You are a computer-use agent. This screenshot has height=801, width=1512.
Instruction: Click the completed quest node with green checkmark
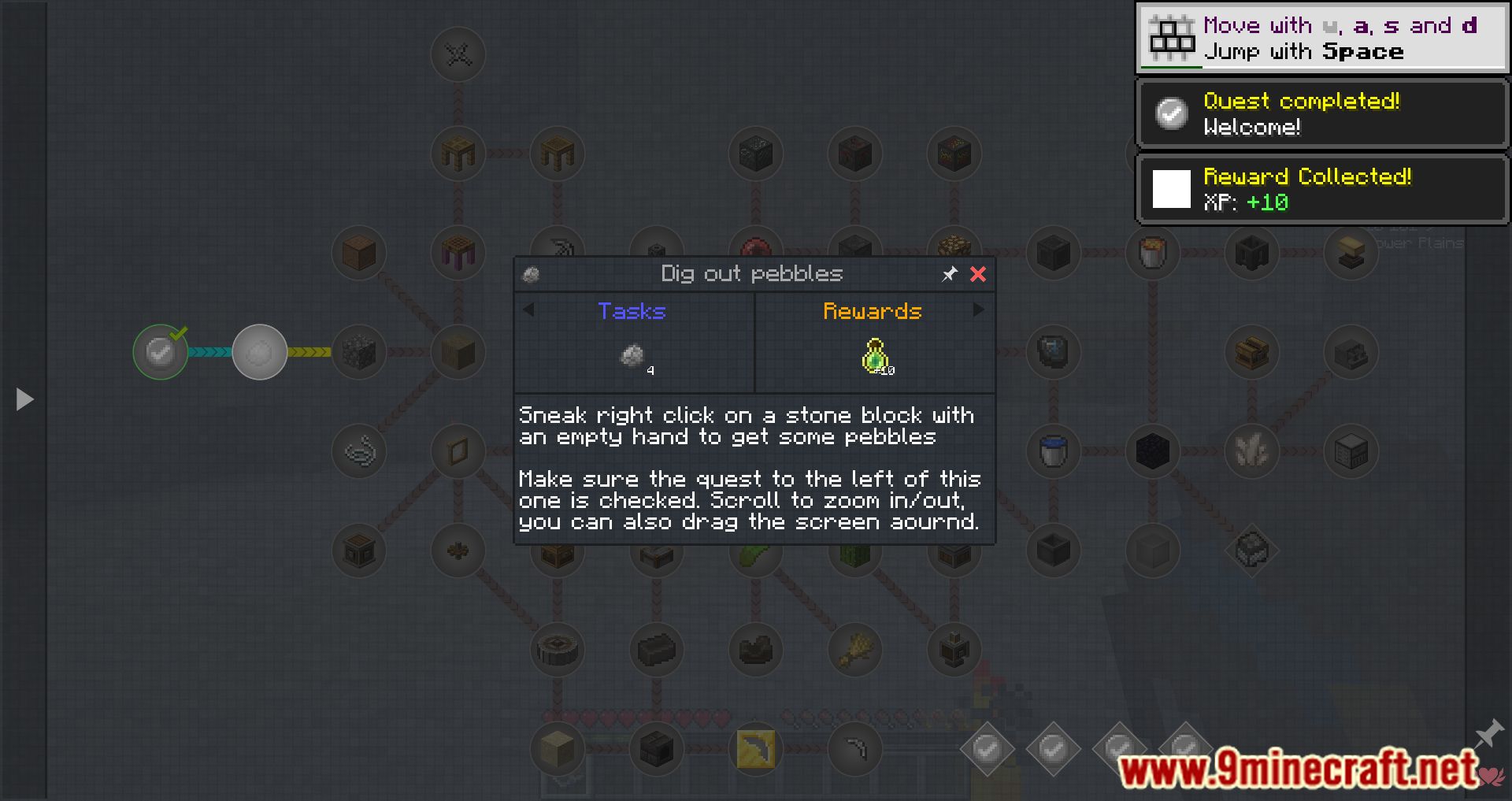[160, 352]
